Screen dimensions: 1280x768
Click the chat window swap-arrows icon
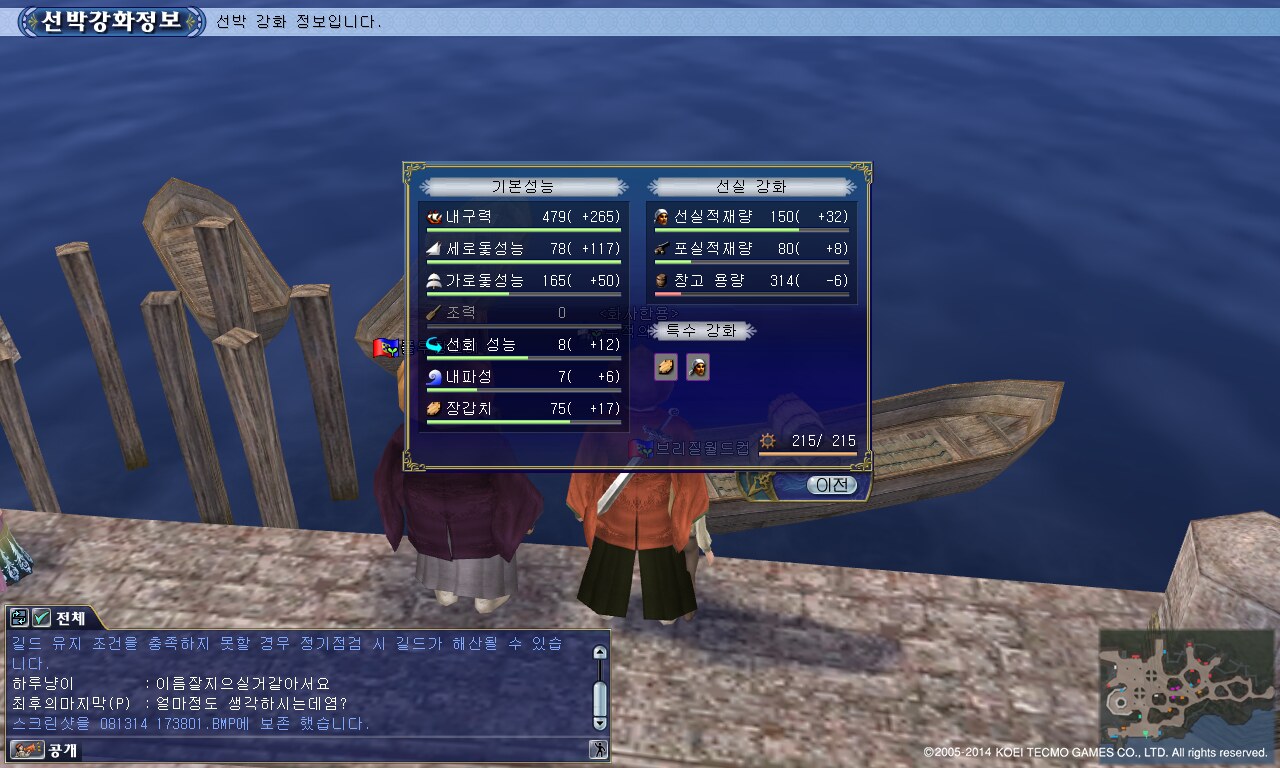(x=20, y=618)
